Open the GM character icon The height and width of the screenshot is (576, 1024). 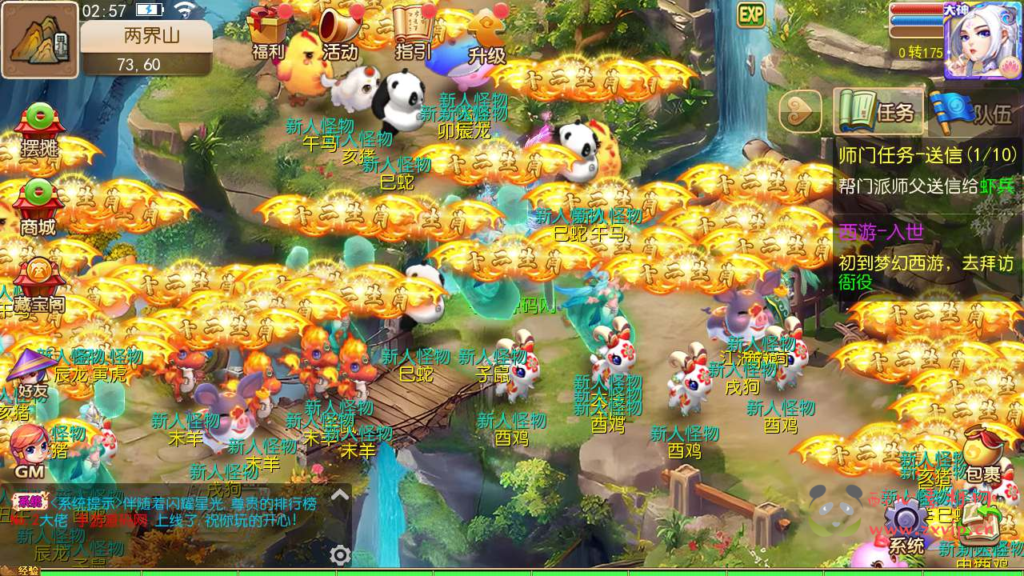pos(30,450)
